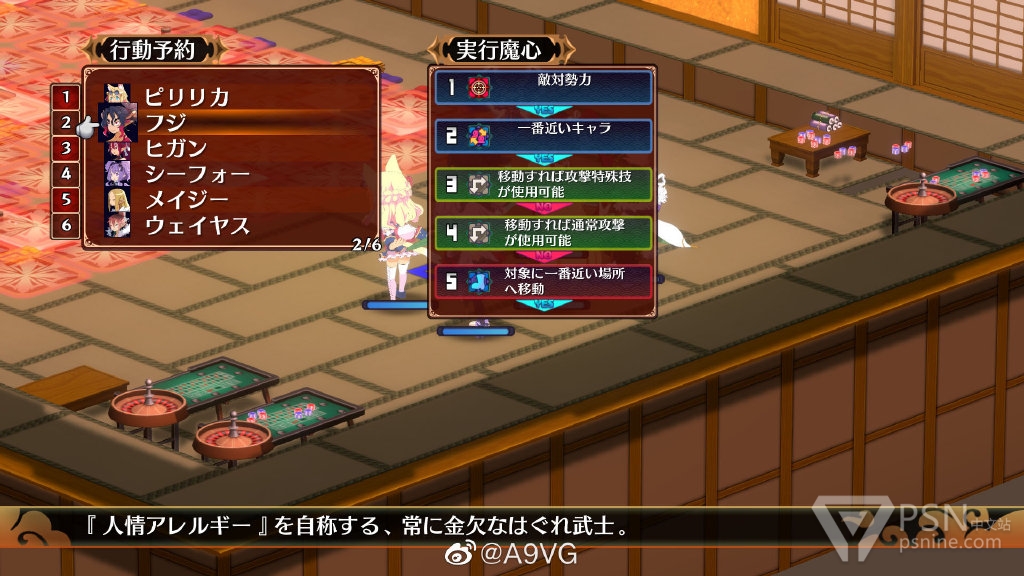Choose the 対象に一番近い場所へ移動 action block
1024x576 pixels.
(543, 281)
